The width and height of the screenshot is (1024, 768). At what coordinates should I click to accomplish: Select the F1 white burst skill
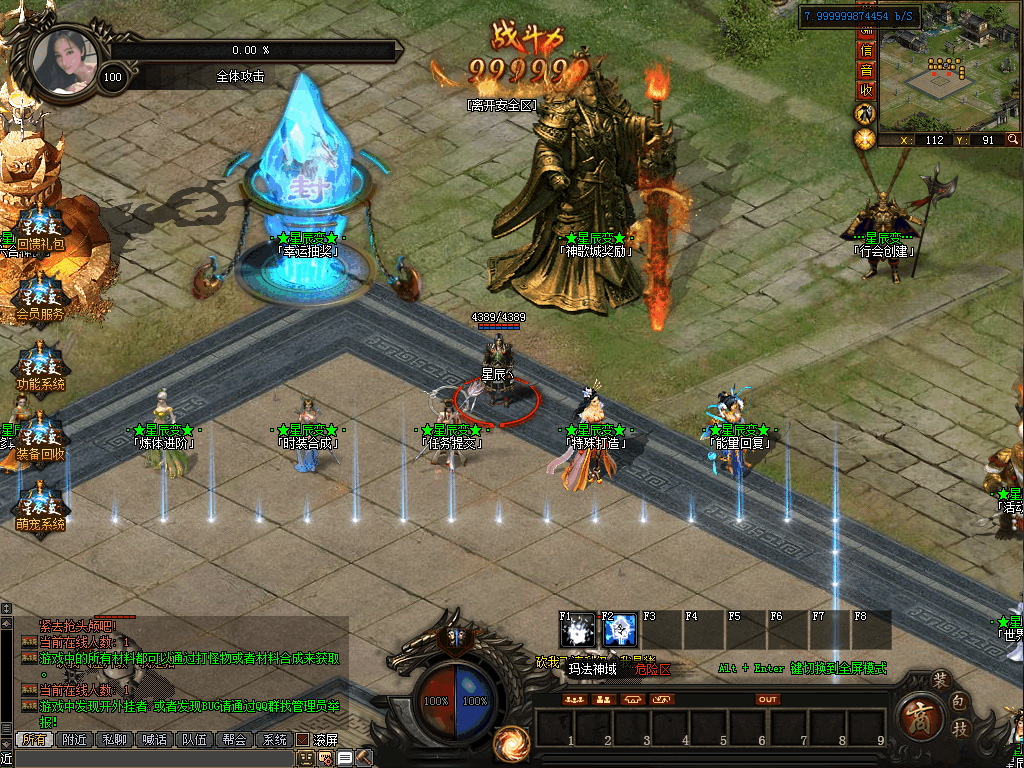click(x=577, y=630)
